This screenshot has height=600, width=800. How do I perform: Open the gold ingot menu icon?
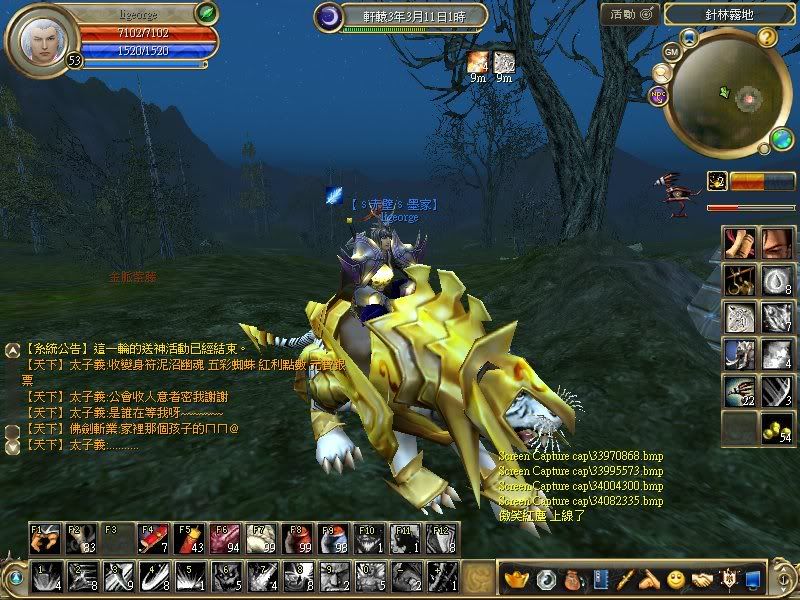pos(517,579)
